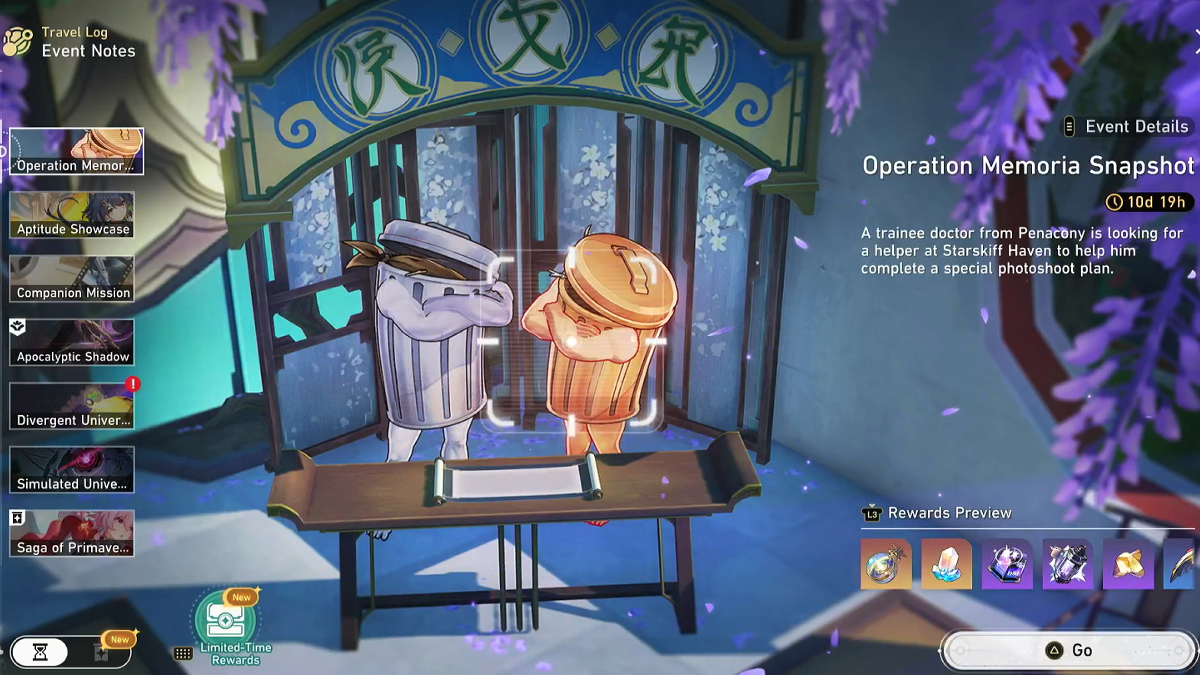Viewport: 1200px width, 675px height.
Task: Select the Simulated Universe entry
Action: tap(72, 469)
